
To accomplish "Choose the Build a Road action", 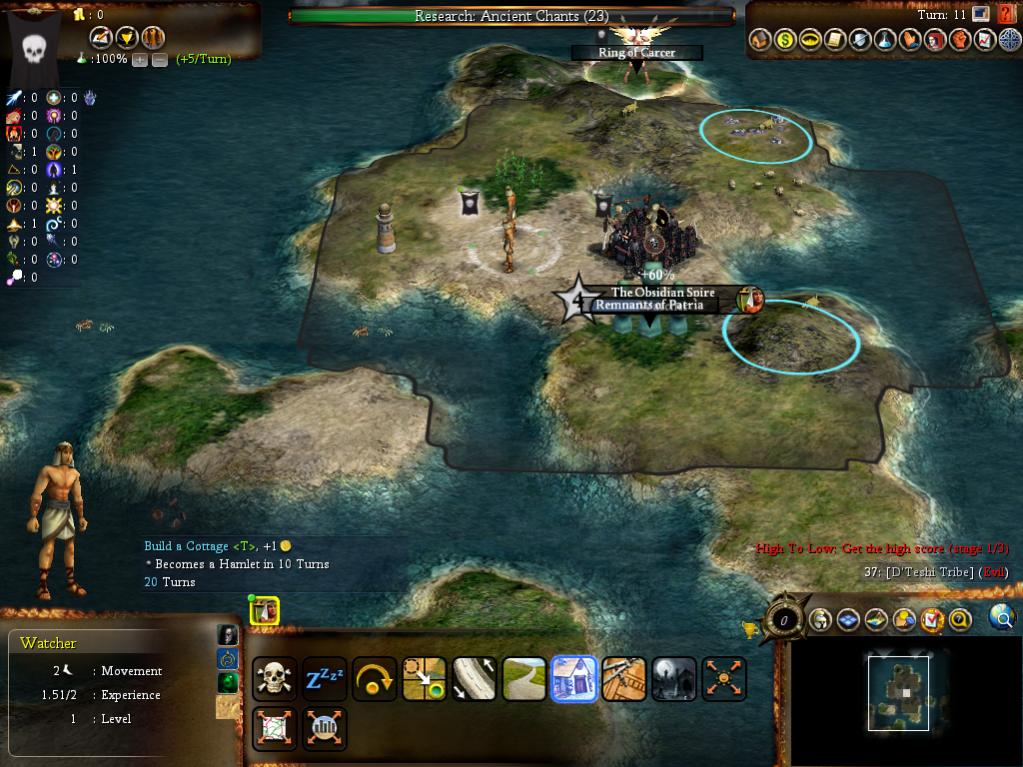I will tap(524, 678).
